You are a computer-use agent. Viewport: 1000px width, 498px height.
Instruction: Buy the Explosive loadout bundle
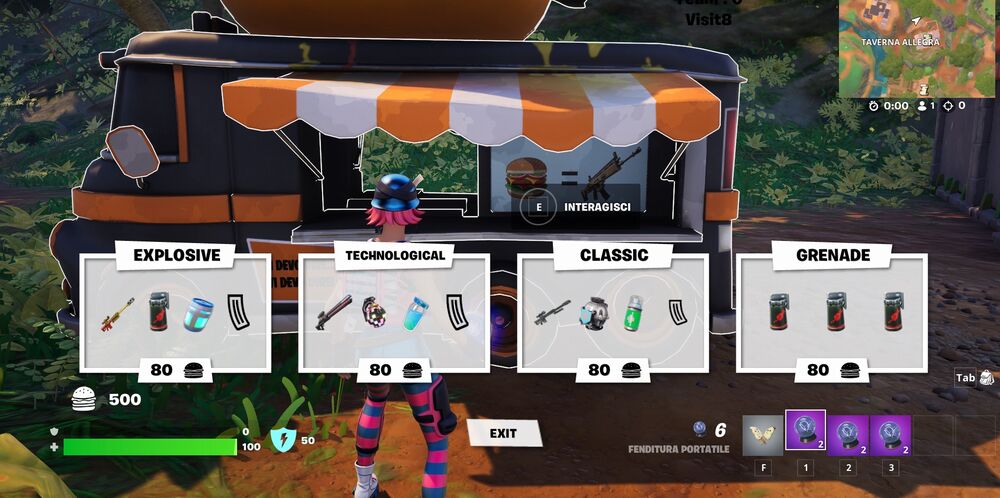point(175,312)
